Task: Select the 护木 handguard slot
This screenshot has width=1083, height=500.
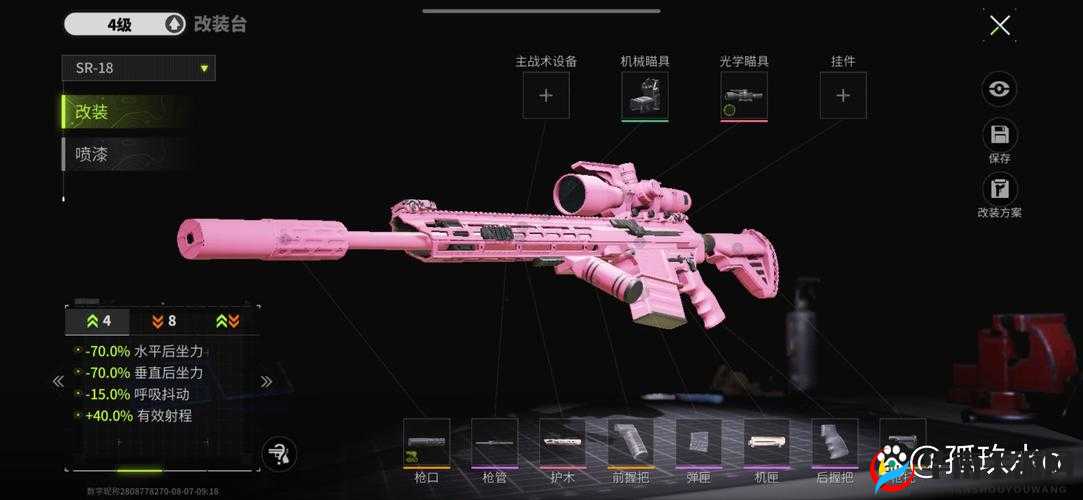Action: coord(563,443)
